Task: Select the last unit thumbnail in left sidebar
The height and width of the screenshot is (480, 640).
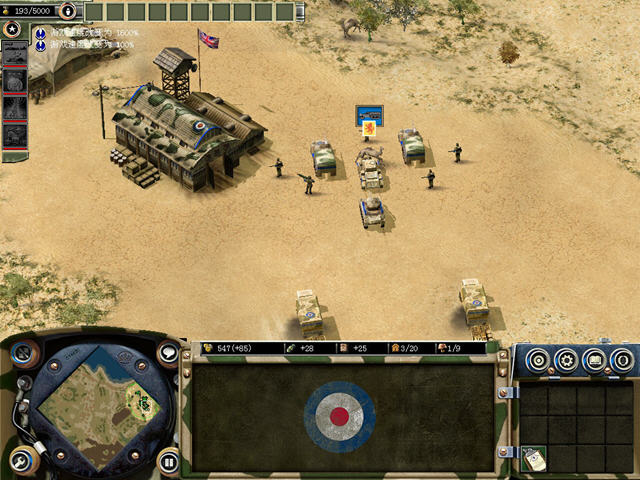Action: (x=15, y=134)
